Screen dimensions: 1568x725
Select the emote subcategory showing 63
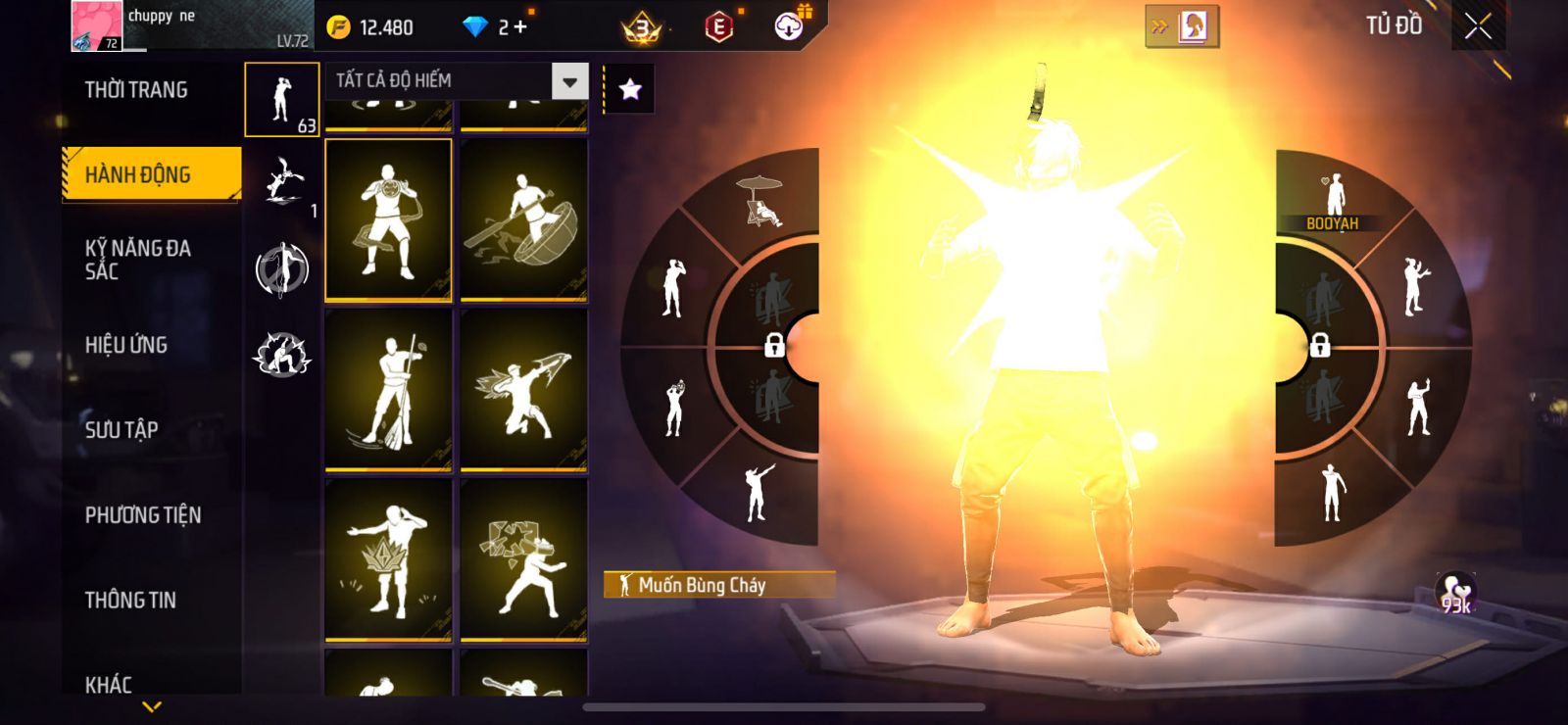click(282, 100)
